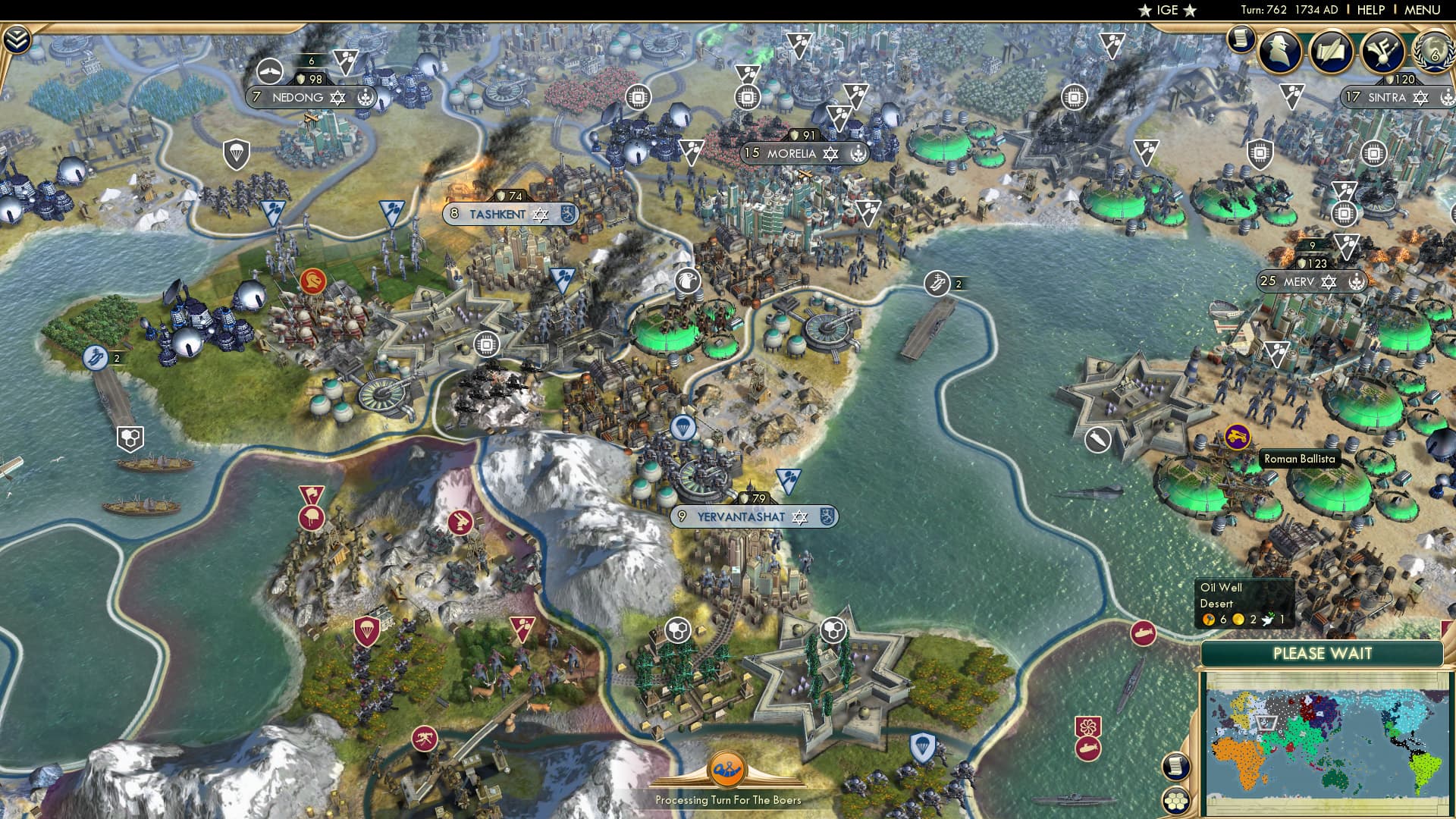Click the Morelia city banner
This screenshot has width=1456, height=819.
click(804, 154)
